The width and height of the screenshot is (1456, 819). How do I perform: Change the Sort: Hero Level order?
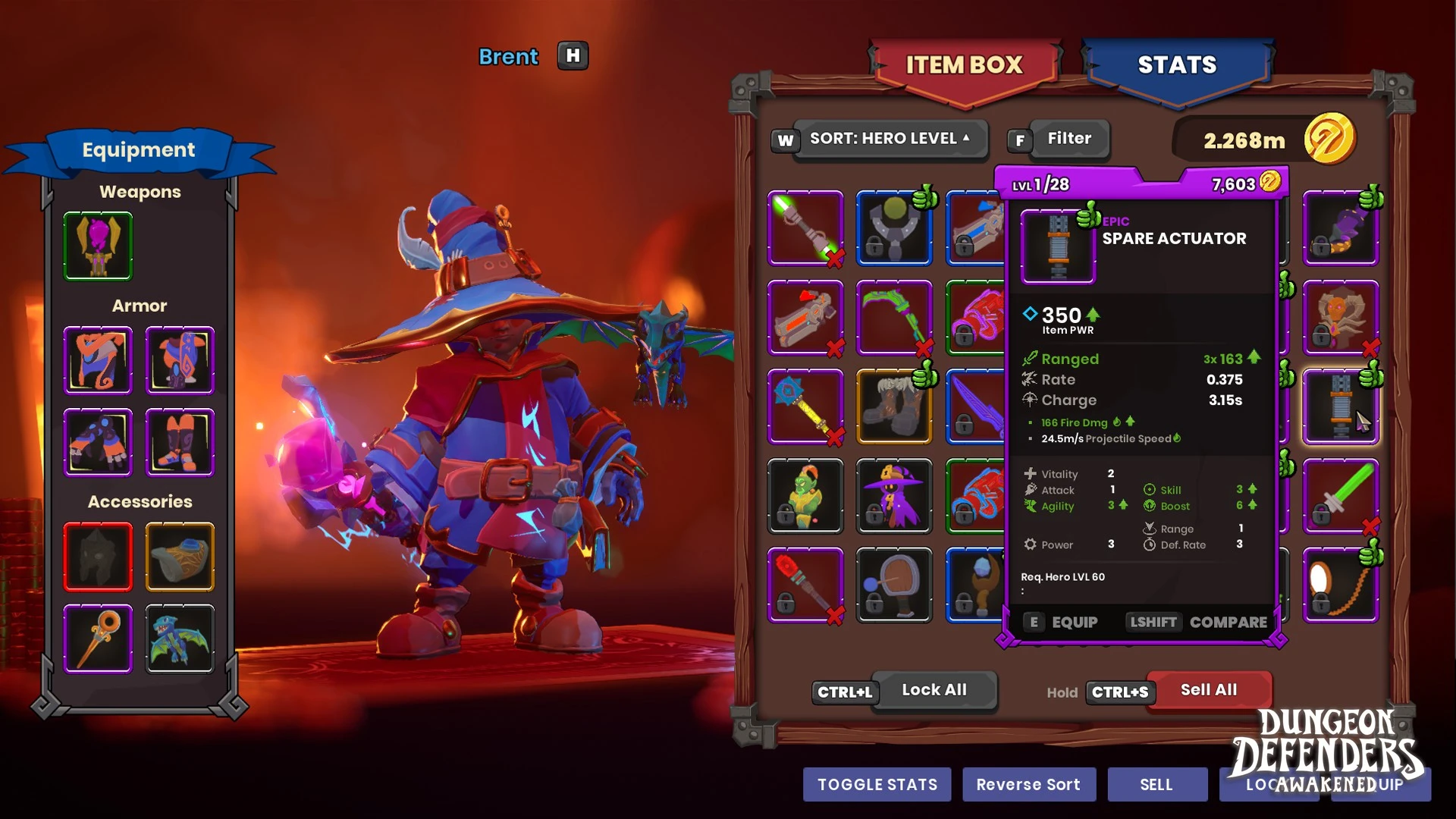(890, 139)
